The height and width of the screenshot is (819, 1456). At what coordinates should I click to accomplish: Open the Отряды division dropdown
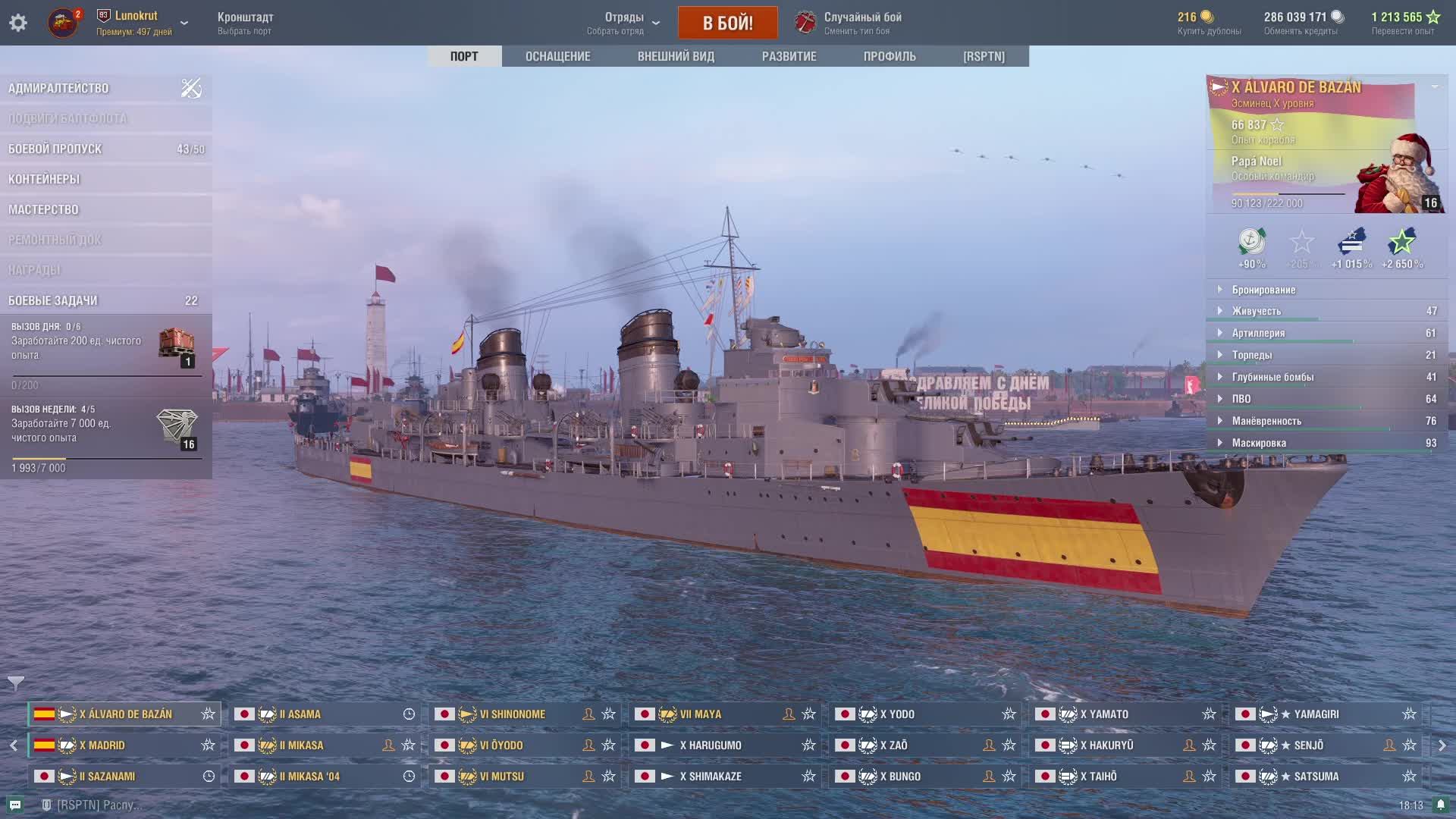click(623, 23)
